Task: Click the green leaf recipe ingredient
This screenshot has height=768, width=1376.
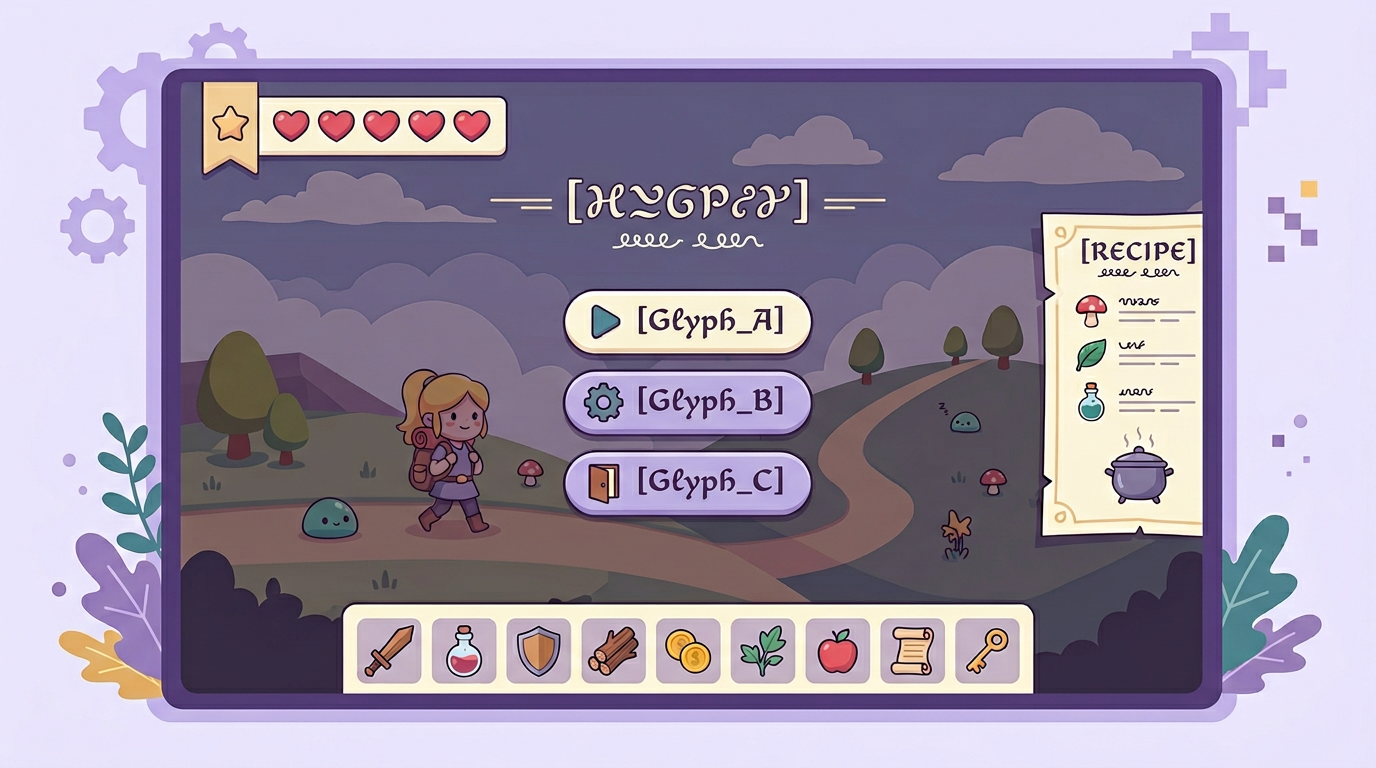Action: pyautogui.click(x=1089, y=352)
